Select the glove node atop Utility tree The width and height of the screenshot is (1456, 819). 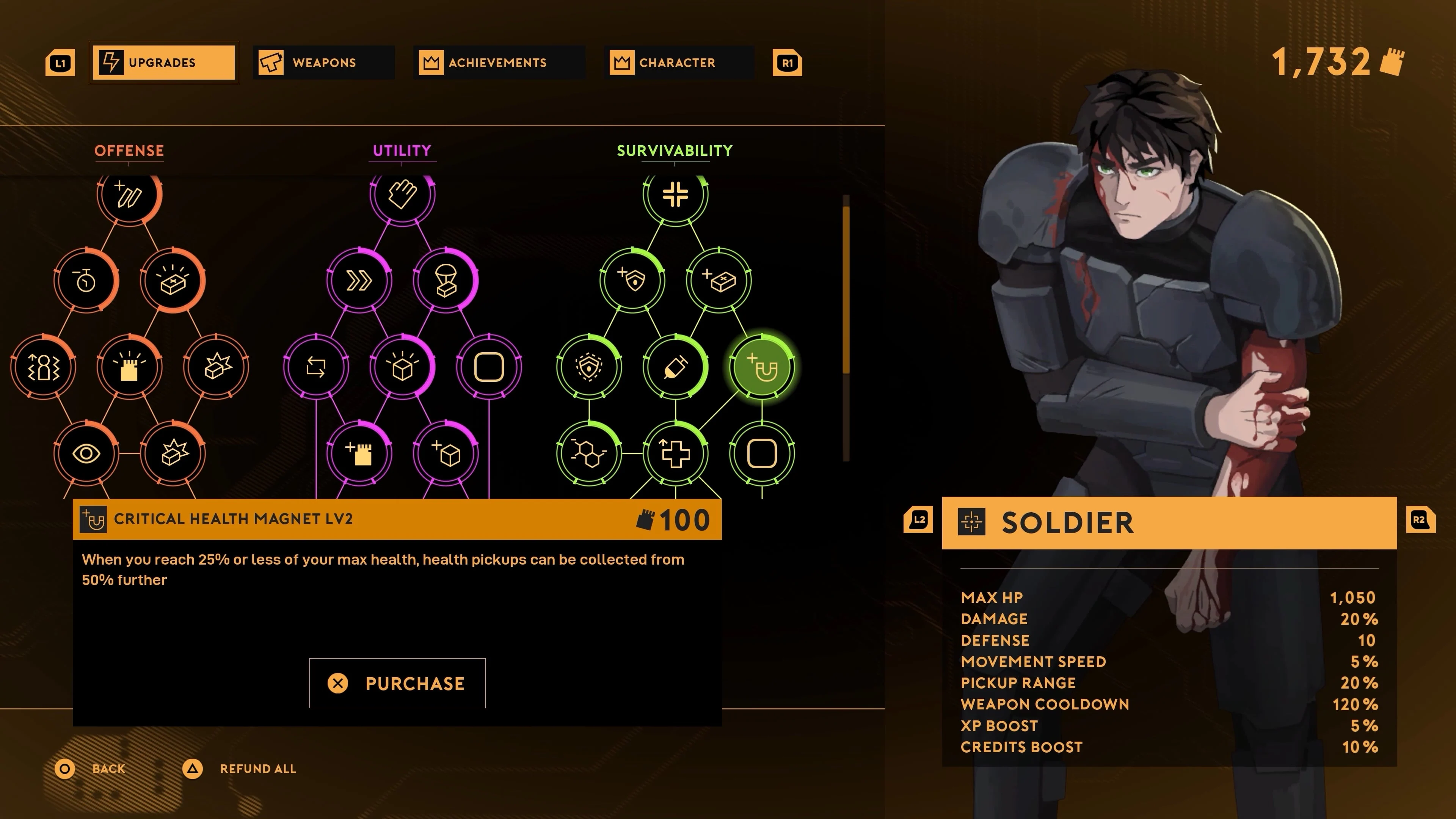pos(402,195)
